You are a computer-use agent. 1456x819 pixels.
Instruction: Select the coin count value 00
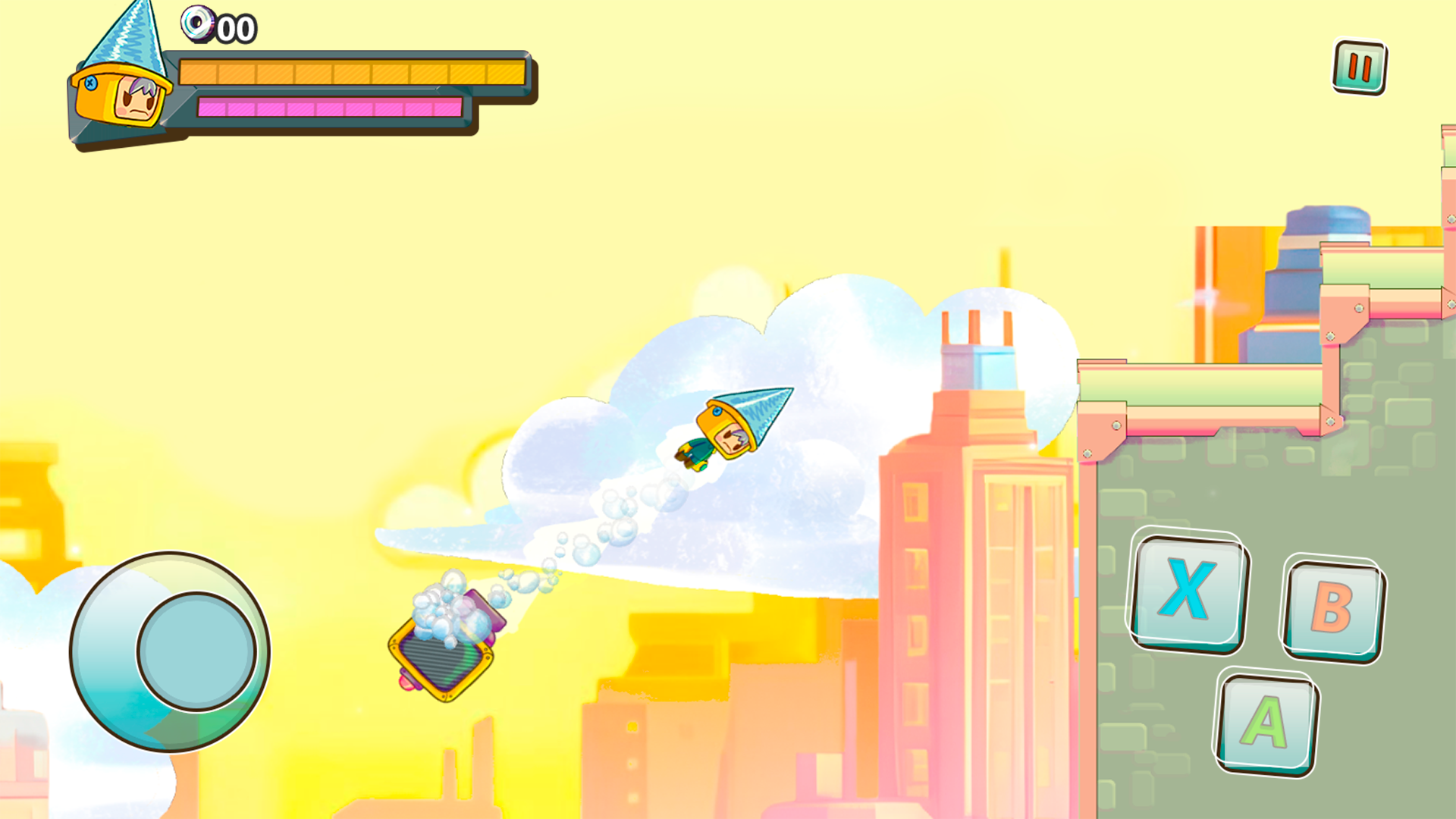(237, 29)
